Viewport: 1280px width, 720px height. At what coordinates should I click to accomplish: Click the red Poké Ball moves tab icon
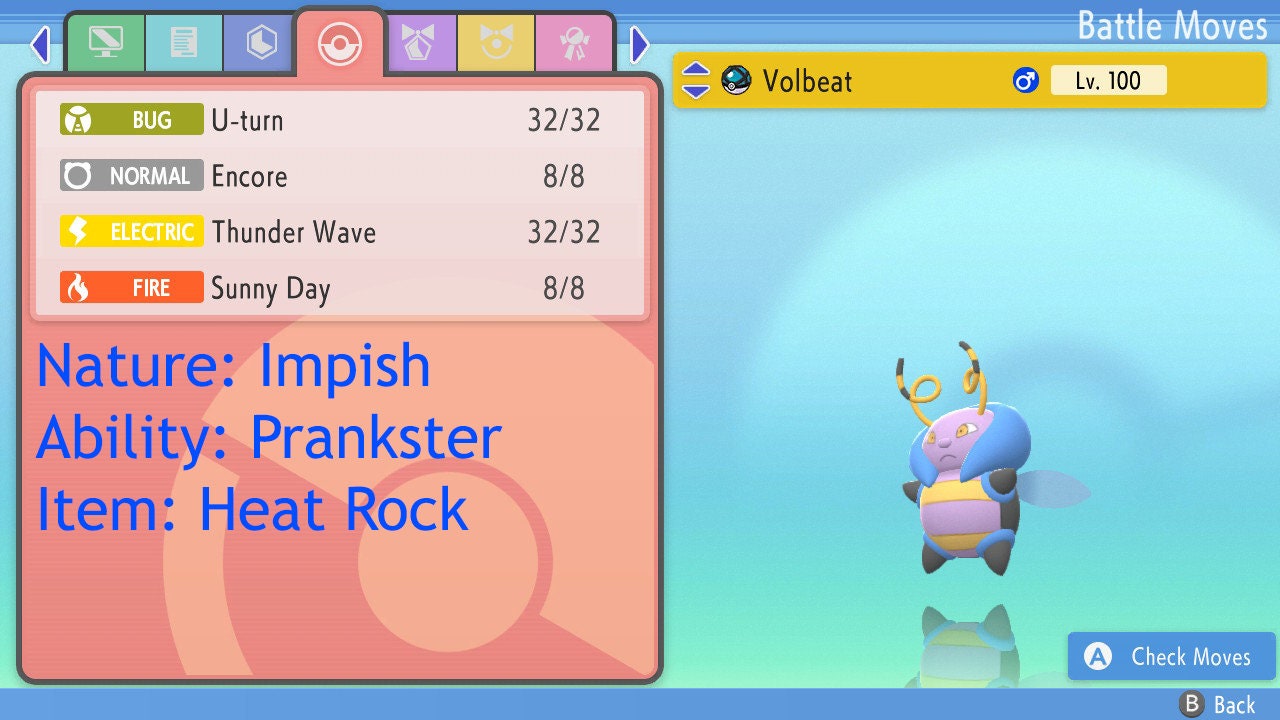tap(340, 42)
